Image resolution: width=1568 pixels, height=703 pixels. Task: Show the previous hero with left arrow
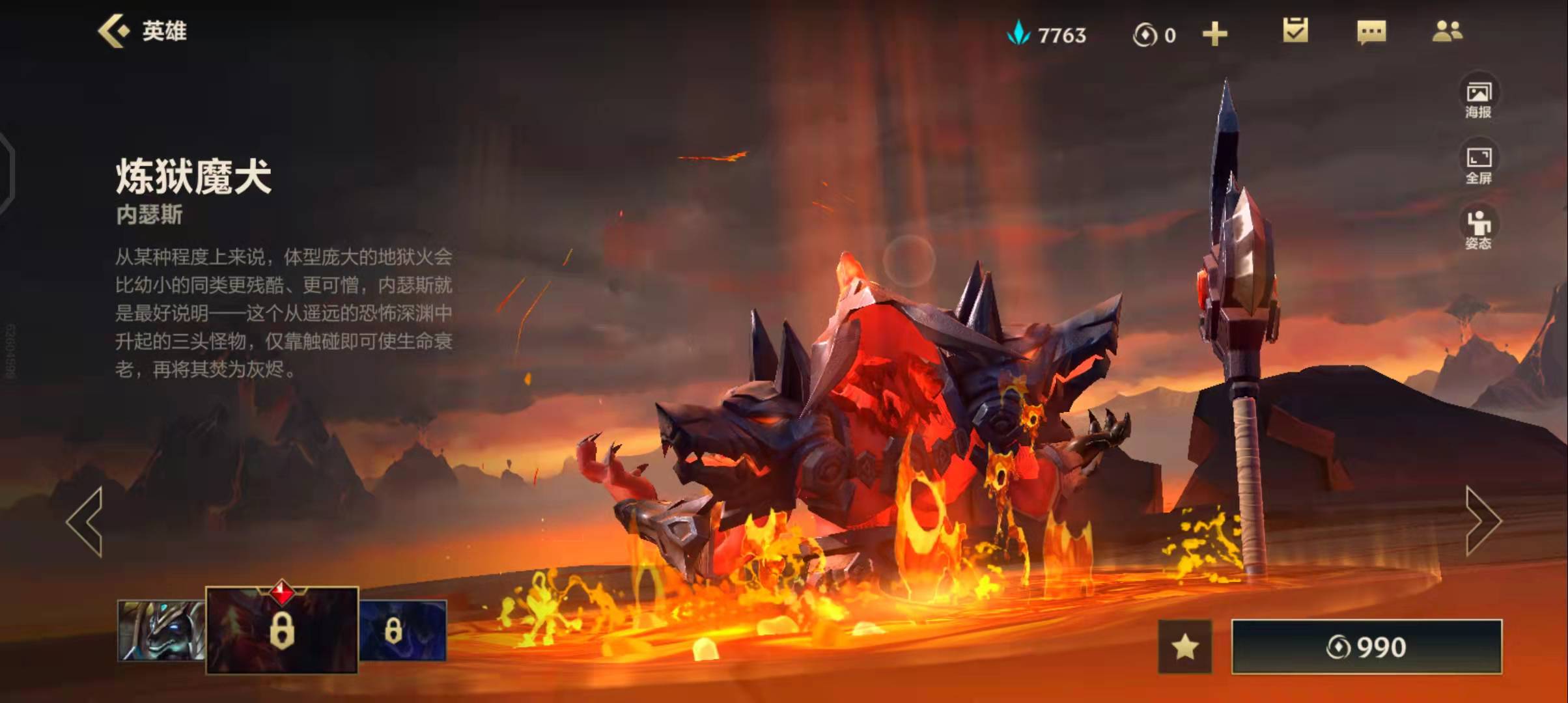[85, 521]
